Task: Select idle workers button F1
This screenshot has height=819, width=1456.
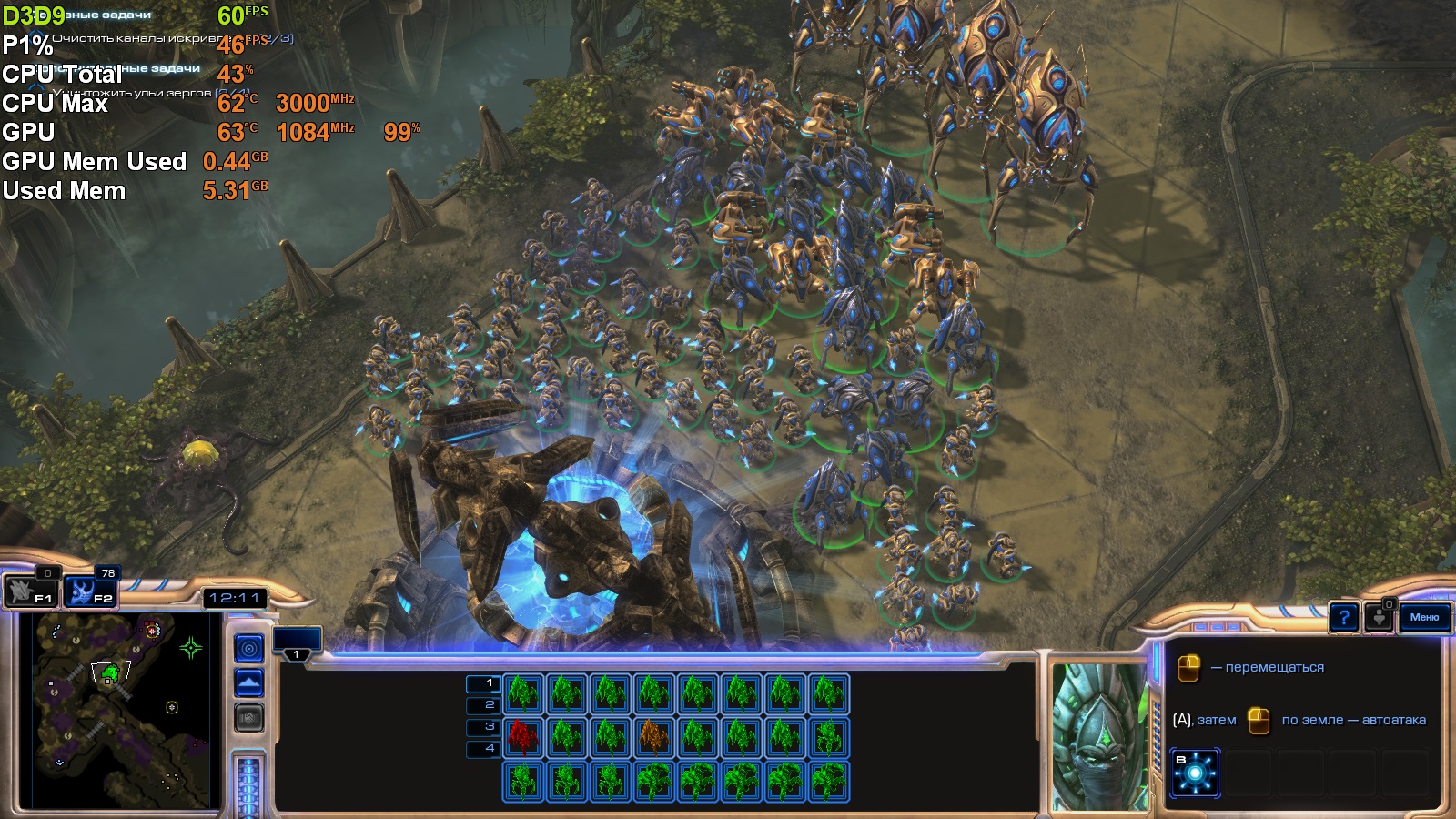Action: (x=32, y=591)
